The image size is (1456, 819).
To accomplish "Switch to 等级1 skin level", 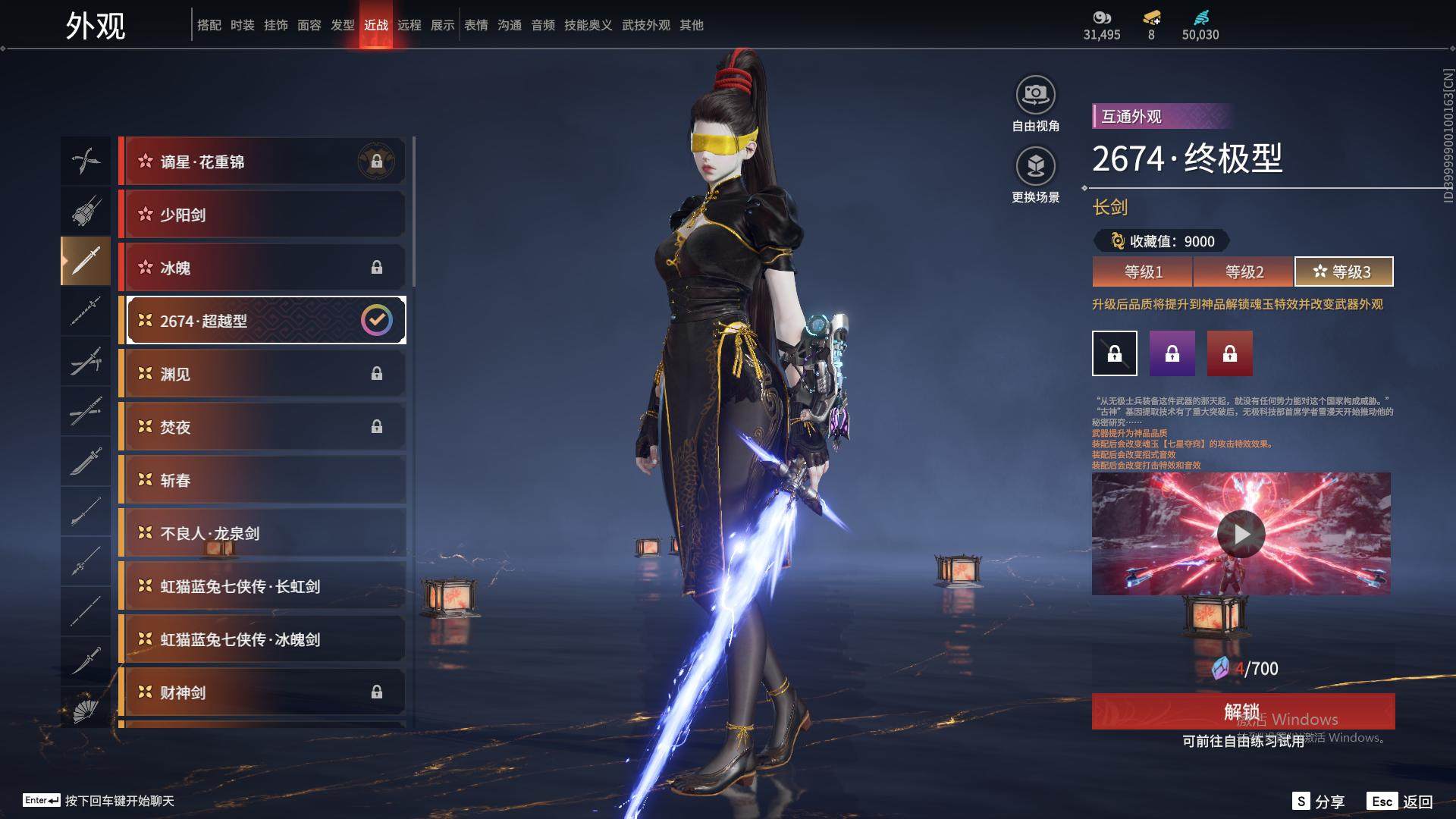I will click(1143, 271).
